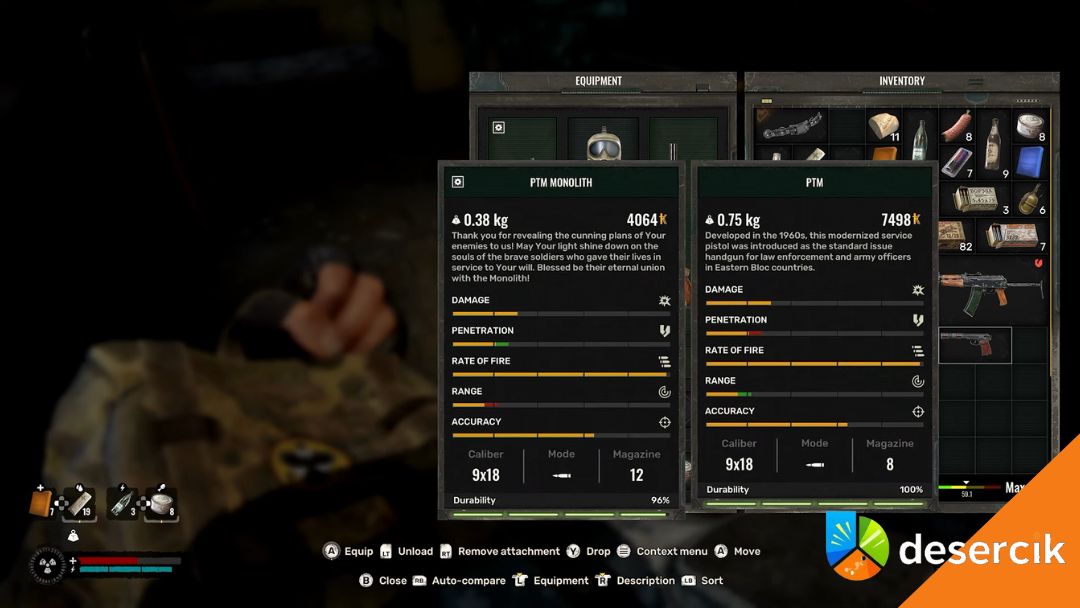Use the canned food quick slot
This screenshot has width=1080, height=608.
pyautogui.click(x=160, y=503)
